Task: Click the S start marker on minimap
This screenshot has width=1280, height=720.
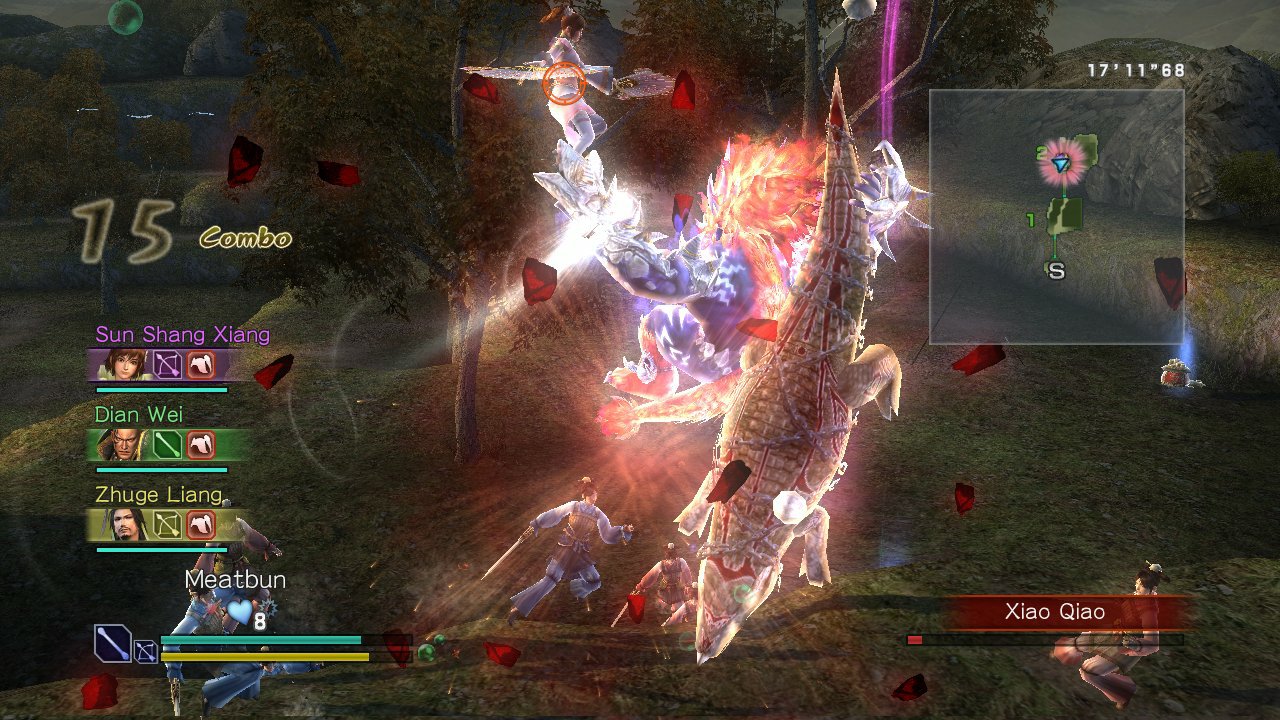Action: click(x=1057, y=268)
